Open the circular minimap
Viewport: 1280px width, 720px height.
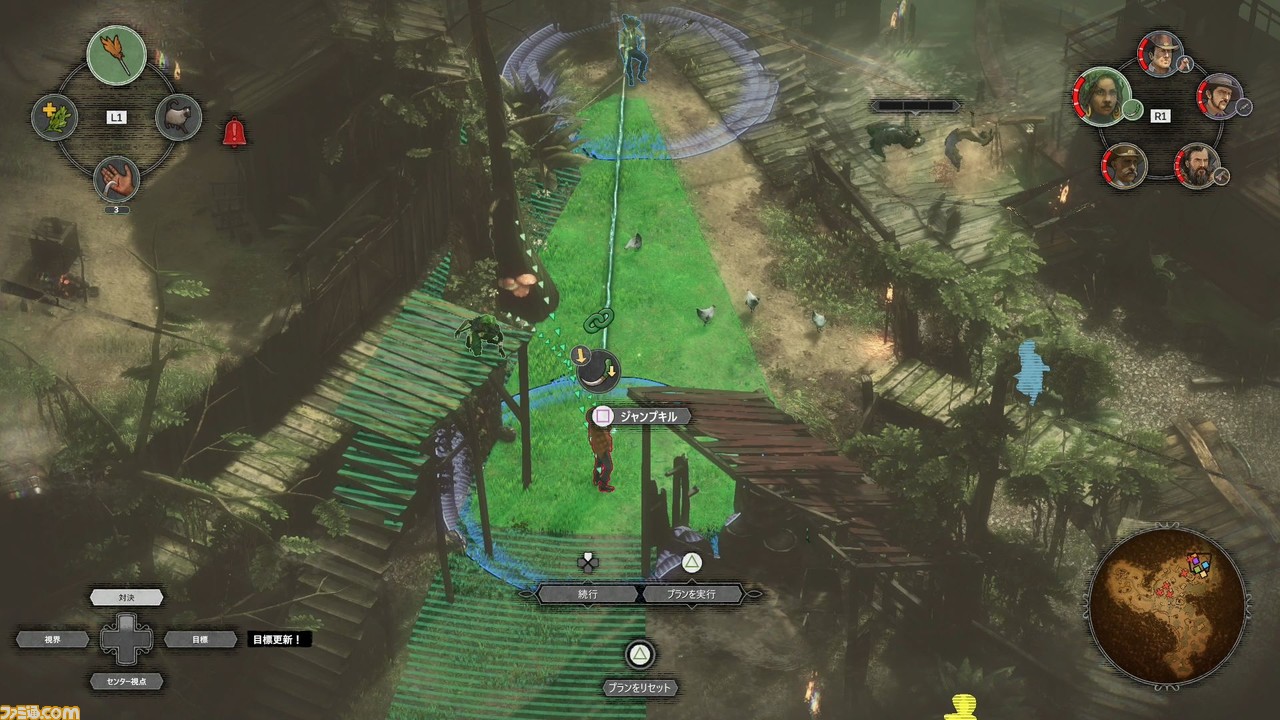point(1167,606)
